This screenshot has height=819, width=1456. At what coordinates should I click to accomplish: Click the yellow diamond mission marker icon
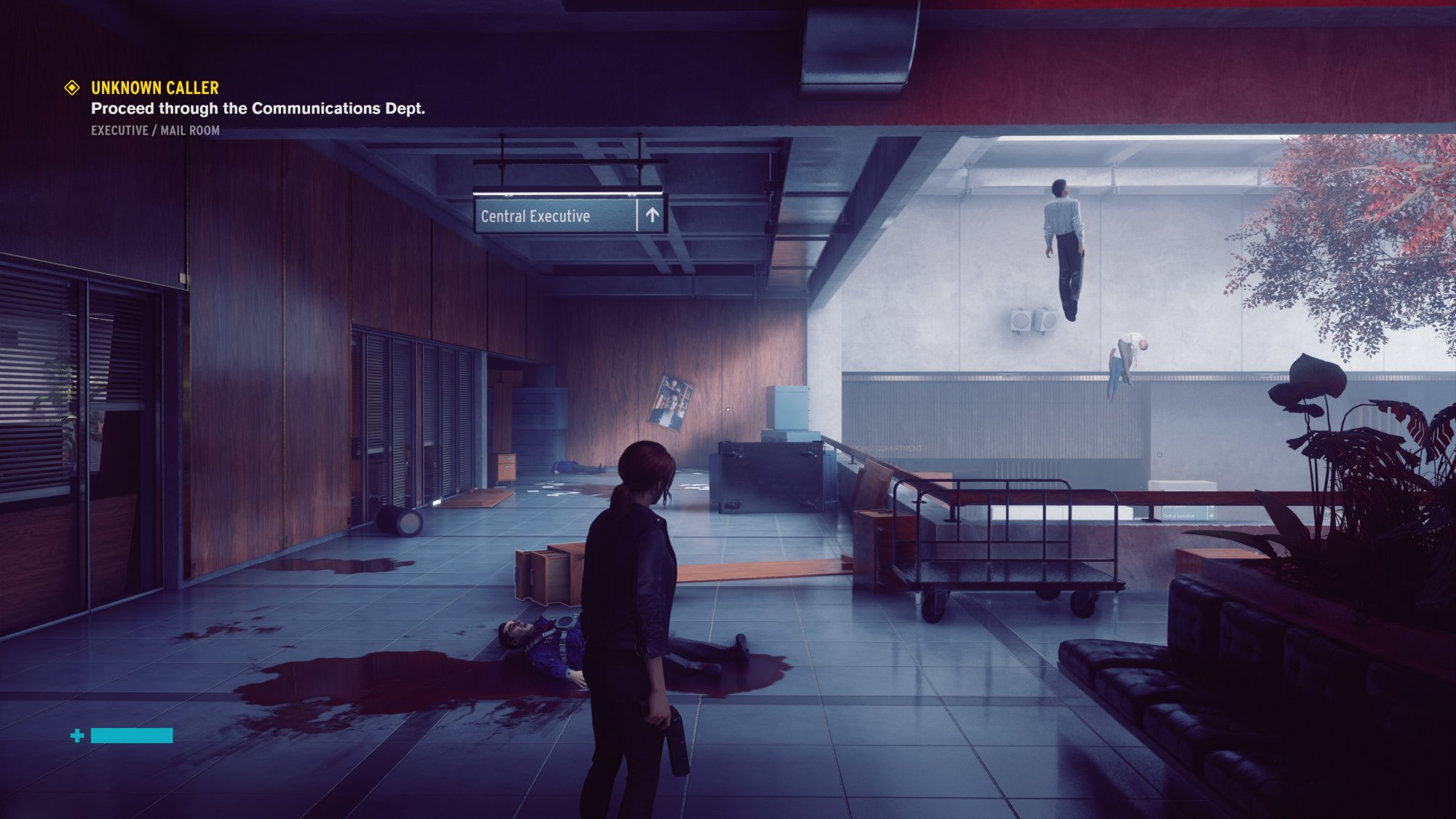point(72,88)
